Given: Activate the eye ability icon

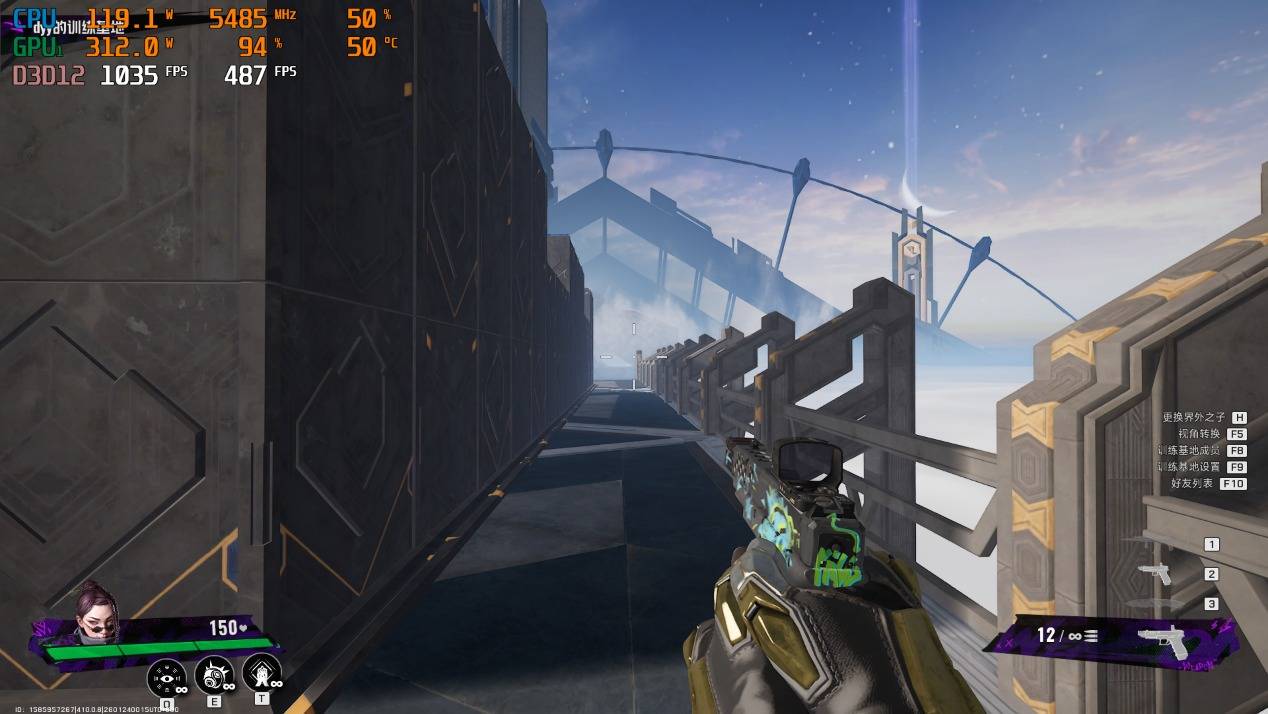Looking at the screenshot, I should point(166,678).
